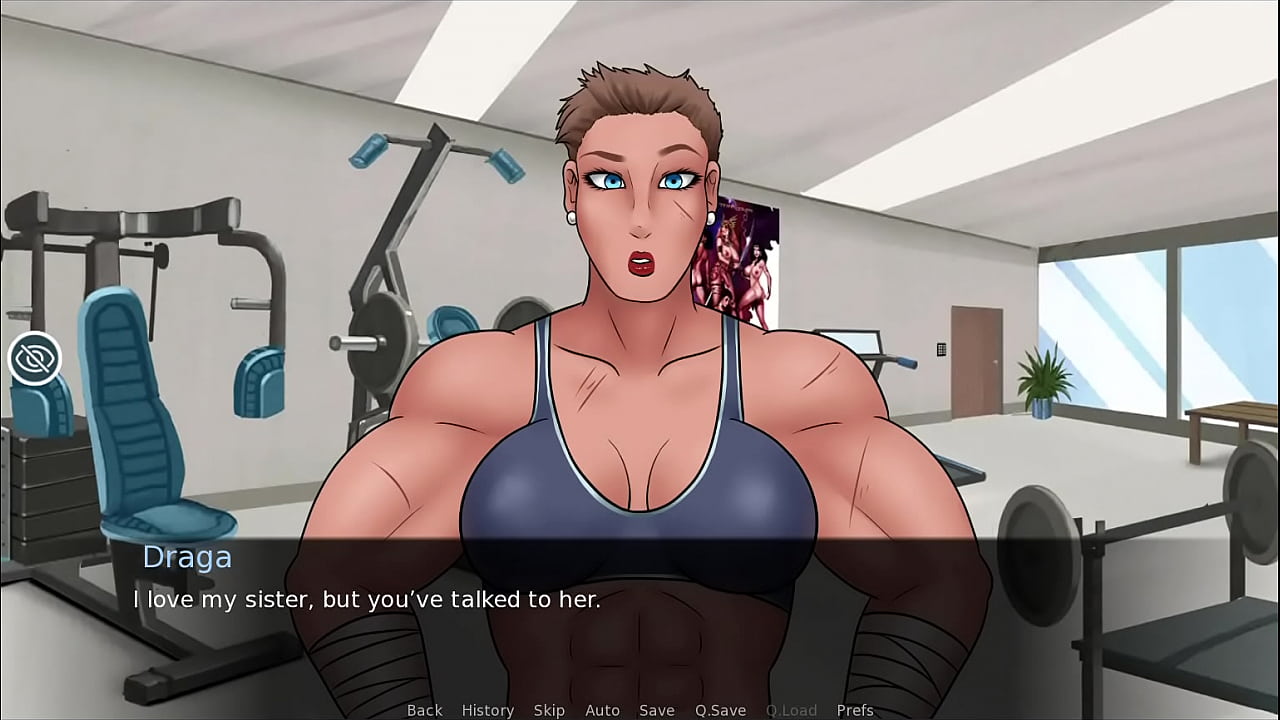Hide the interface with the crossed-eye icon
The height and width of the screenshot is (720, 1280).
35,359
